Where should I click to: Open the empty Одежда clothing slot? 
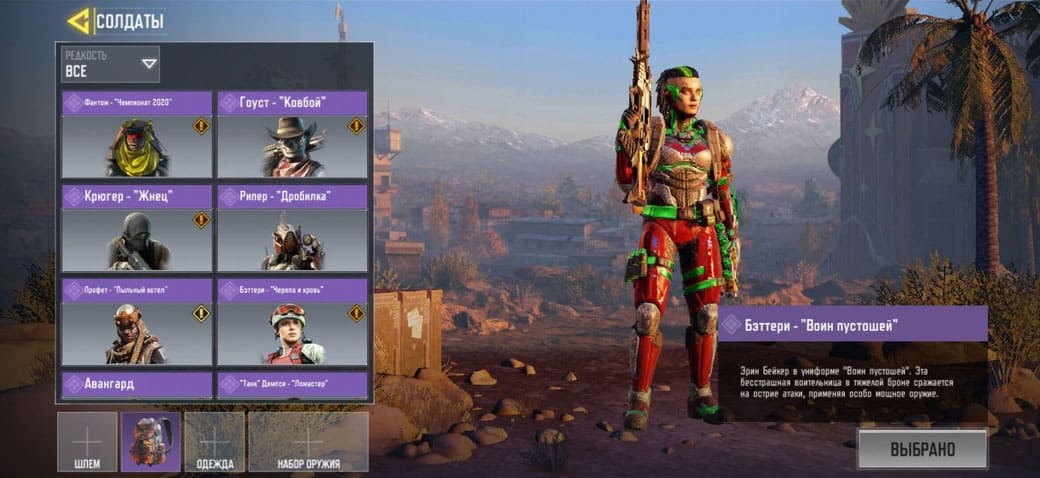pos(215,442)
